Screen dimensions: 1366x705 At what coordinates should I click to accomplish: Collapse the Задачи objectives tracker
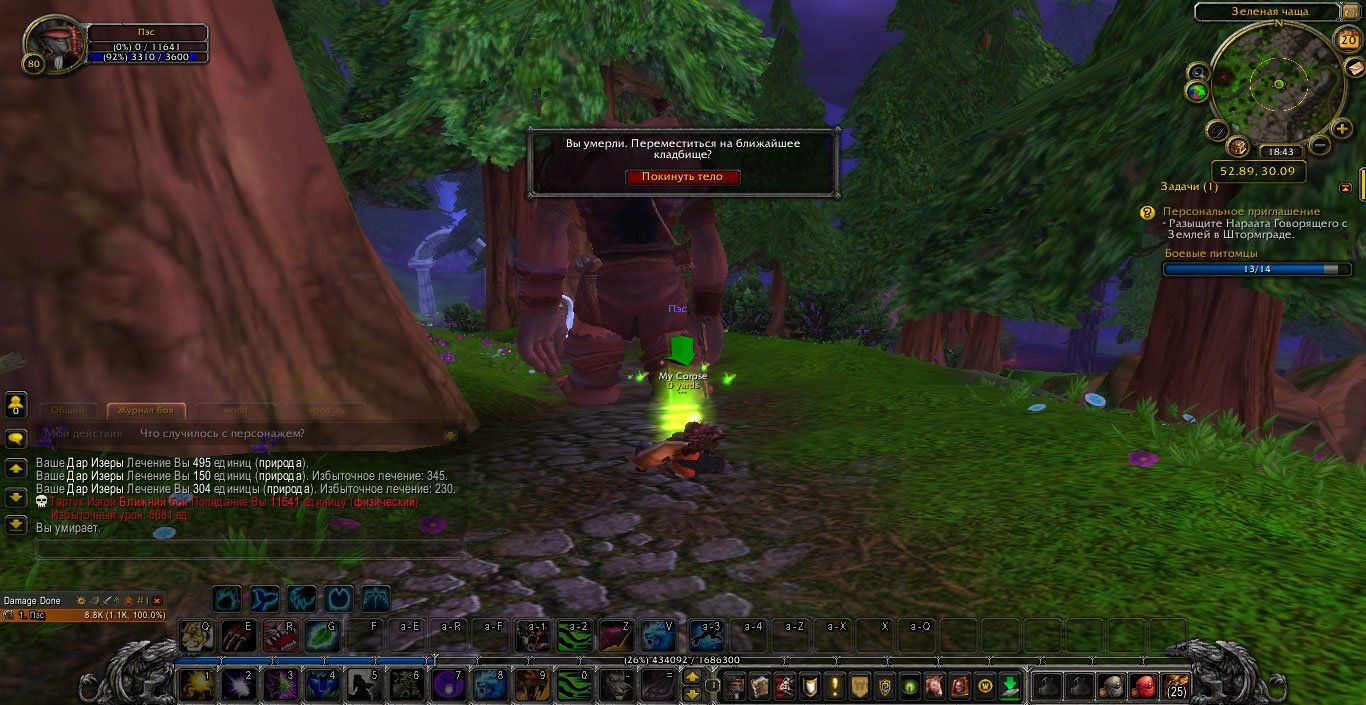pos(1346,188)
